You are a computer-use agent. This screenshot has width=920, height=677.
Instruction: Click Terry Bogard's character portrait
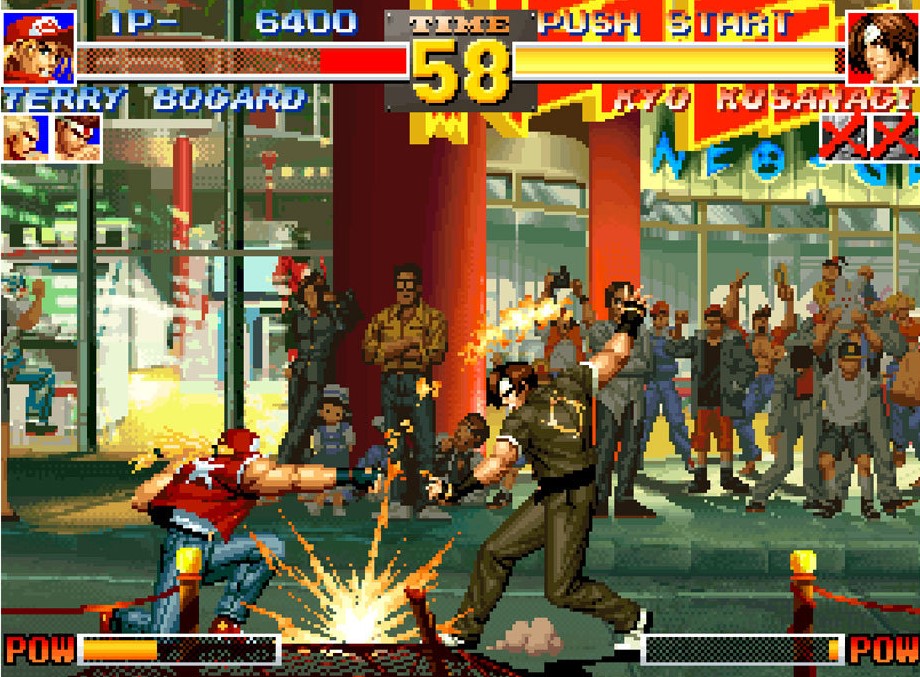(38, 47)
